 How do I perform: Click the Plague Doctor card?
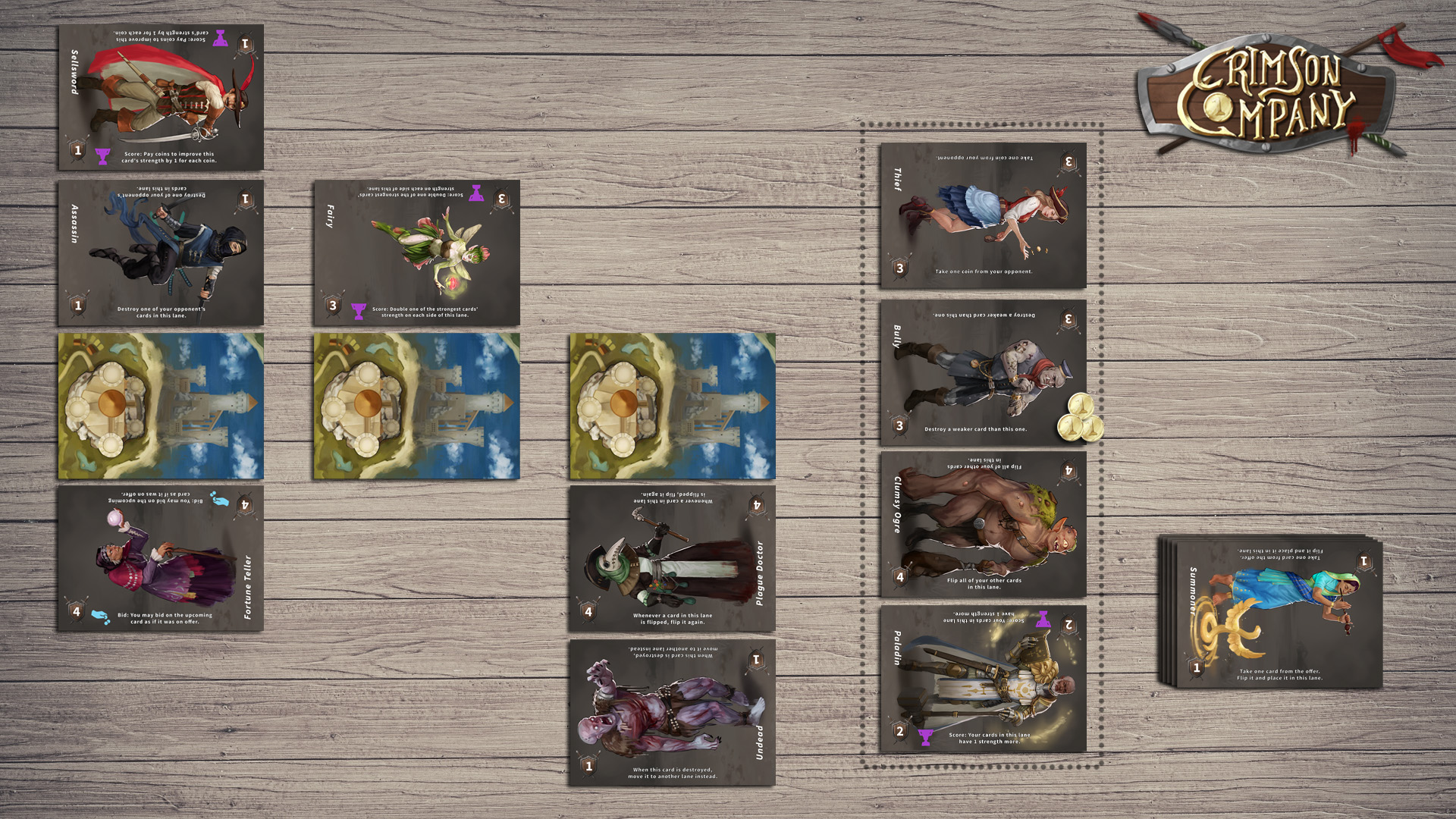672,558
